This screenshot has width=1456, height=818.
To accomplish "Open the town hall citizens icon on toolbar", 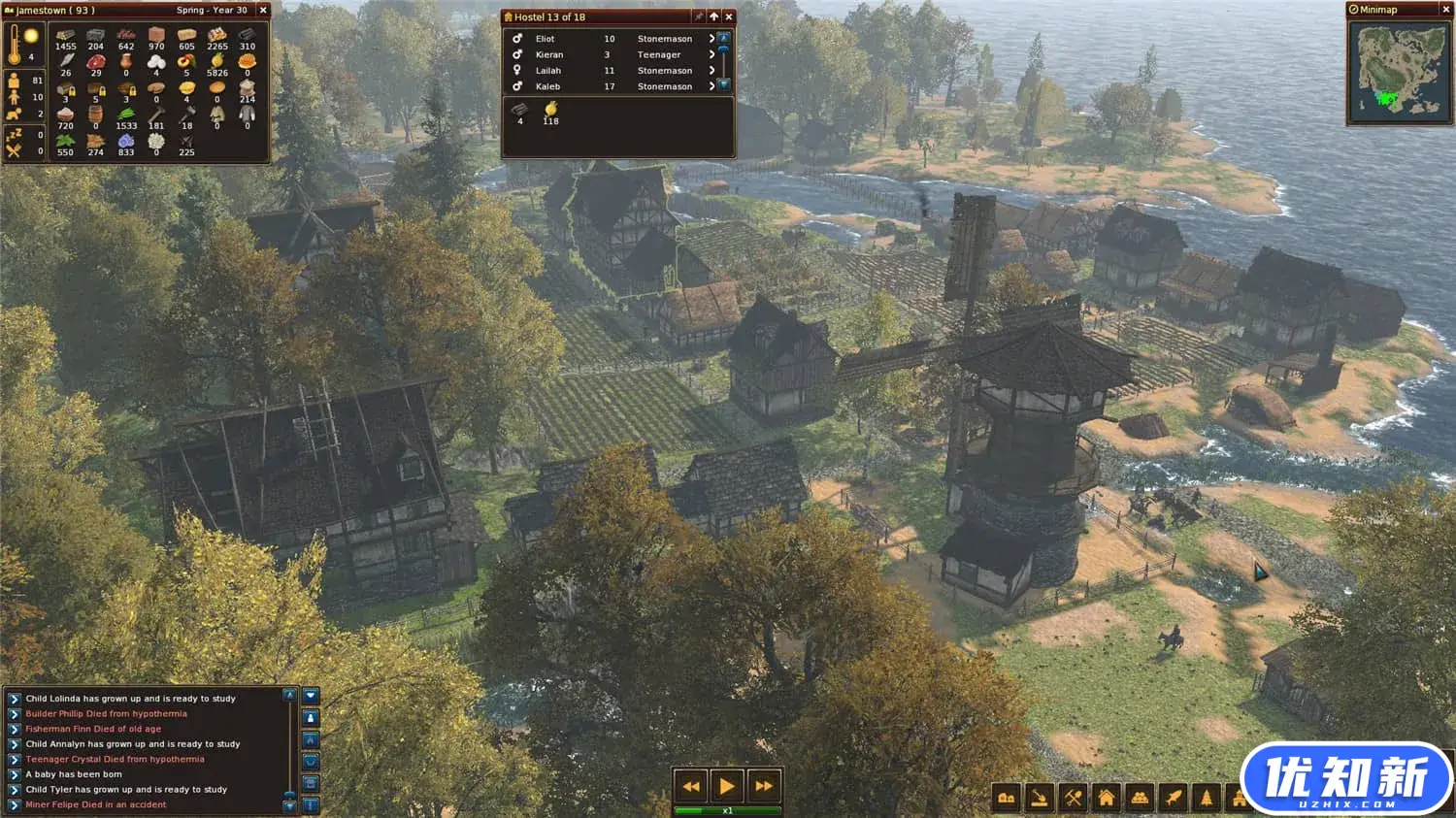I will (x=1141, y=799).
